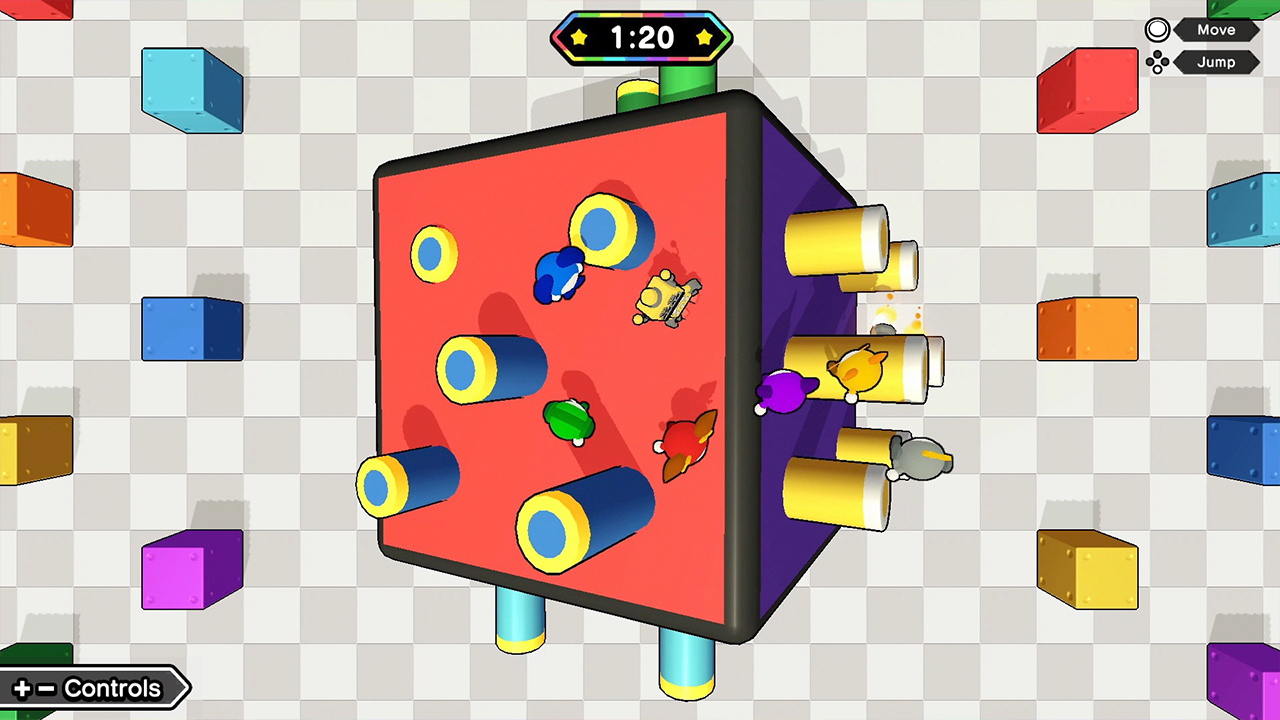Click the match timer showing 1:20

pyautogui.click(x=641, y=38)
